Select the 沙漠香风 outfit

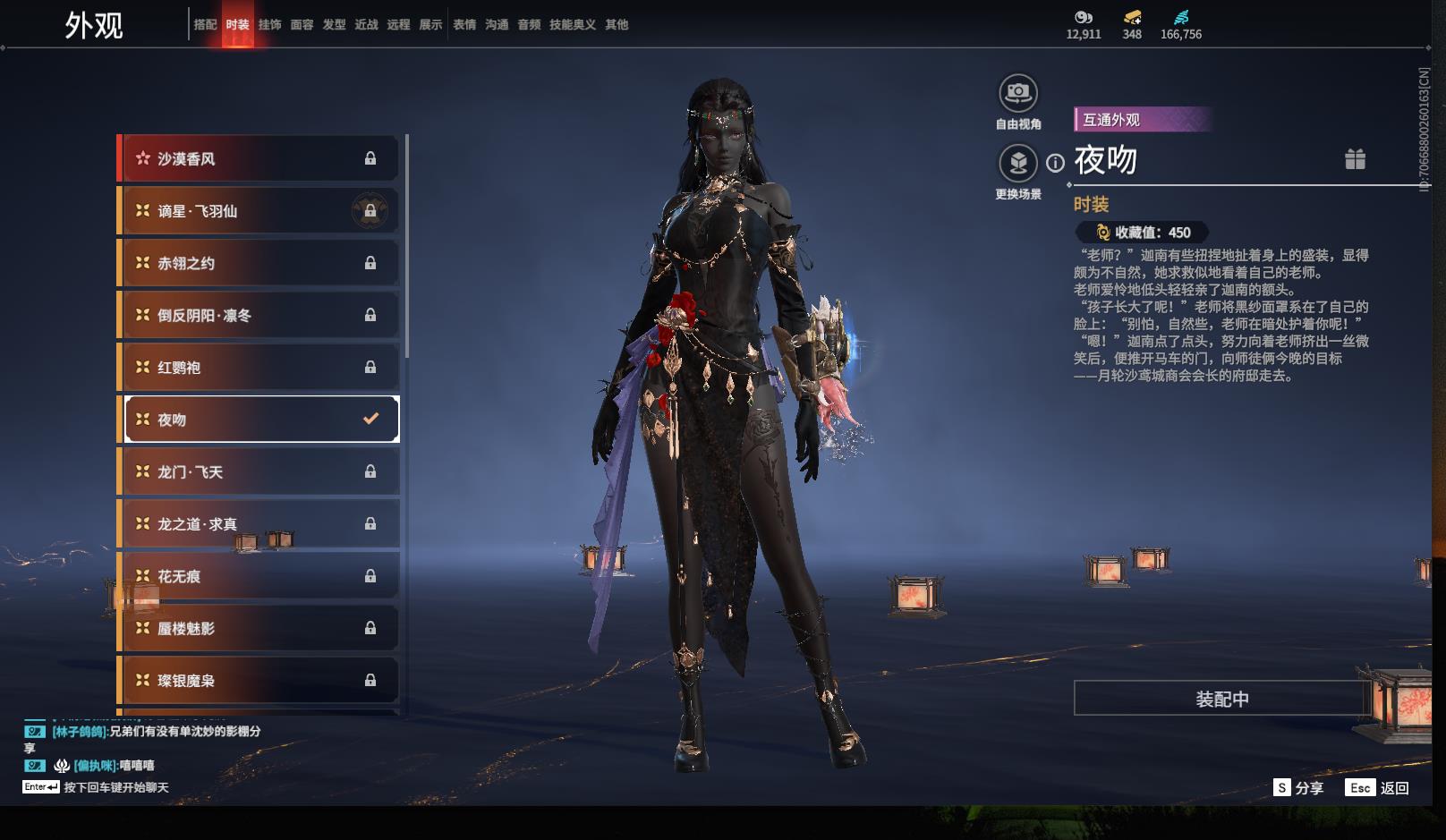[x=259, y=159]
